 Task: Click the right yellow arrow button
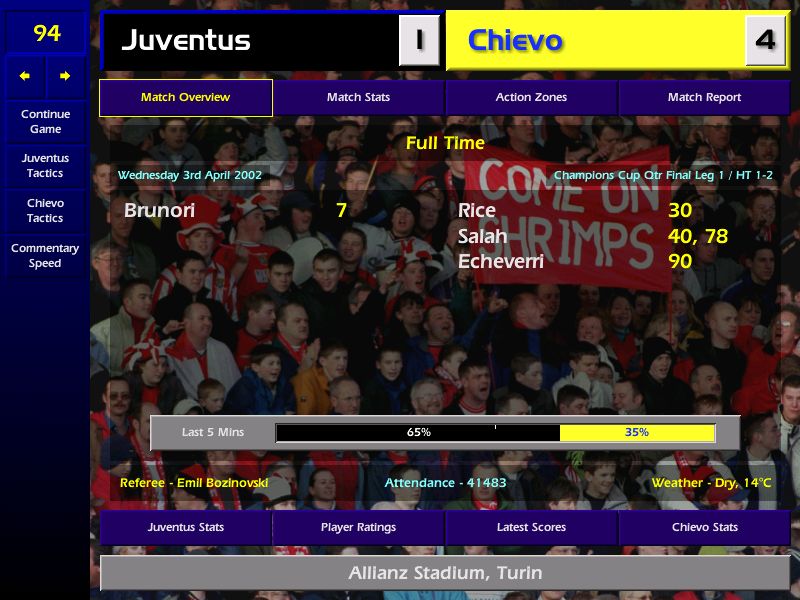pyautogui.click(x=65, y=76)
